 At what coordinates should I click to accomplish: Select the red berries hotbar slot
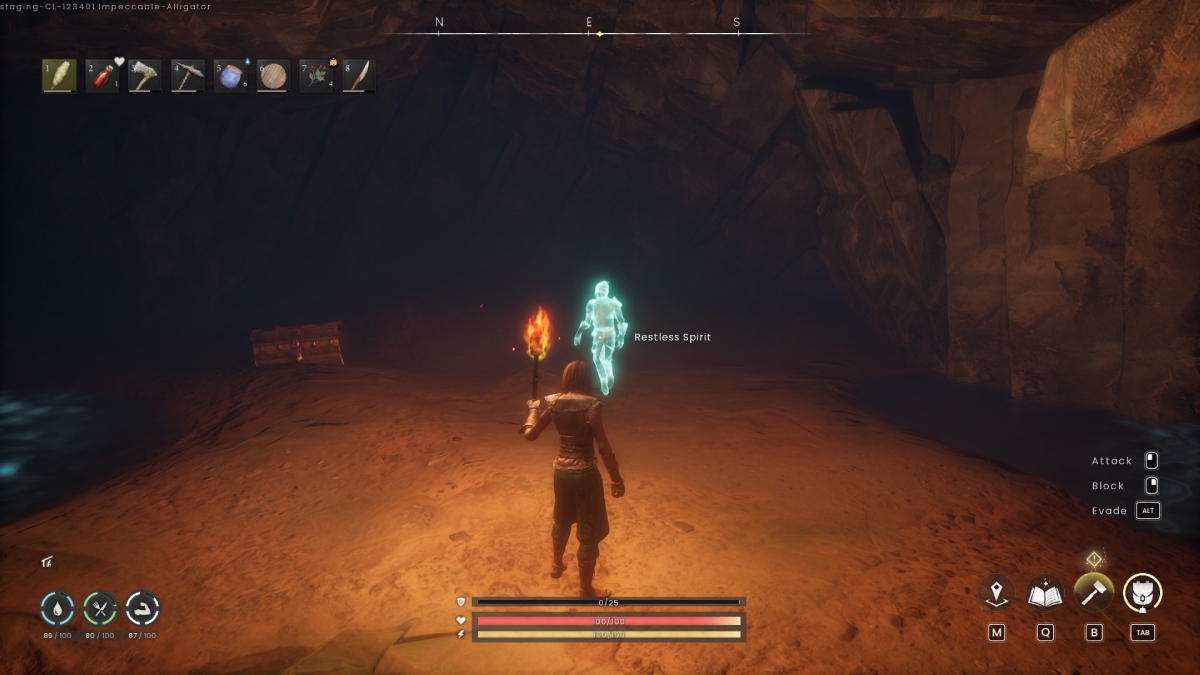(x=317, y=76)
